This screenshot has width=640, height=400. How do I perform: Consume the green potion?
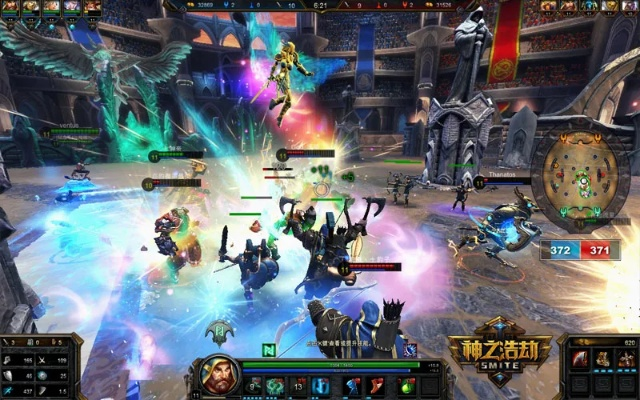[406, 385]
